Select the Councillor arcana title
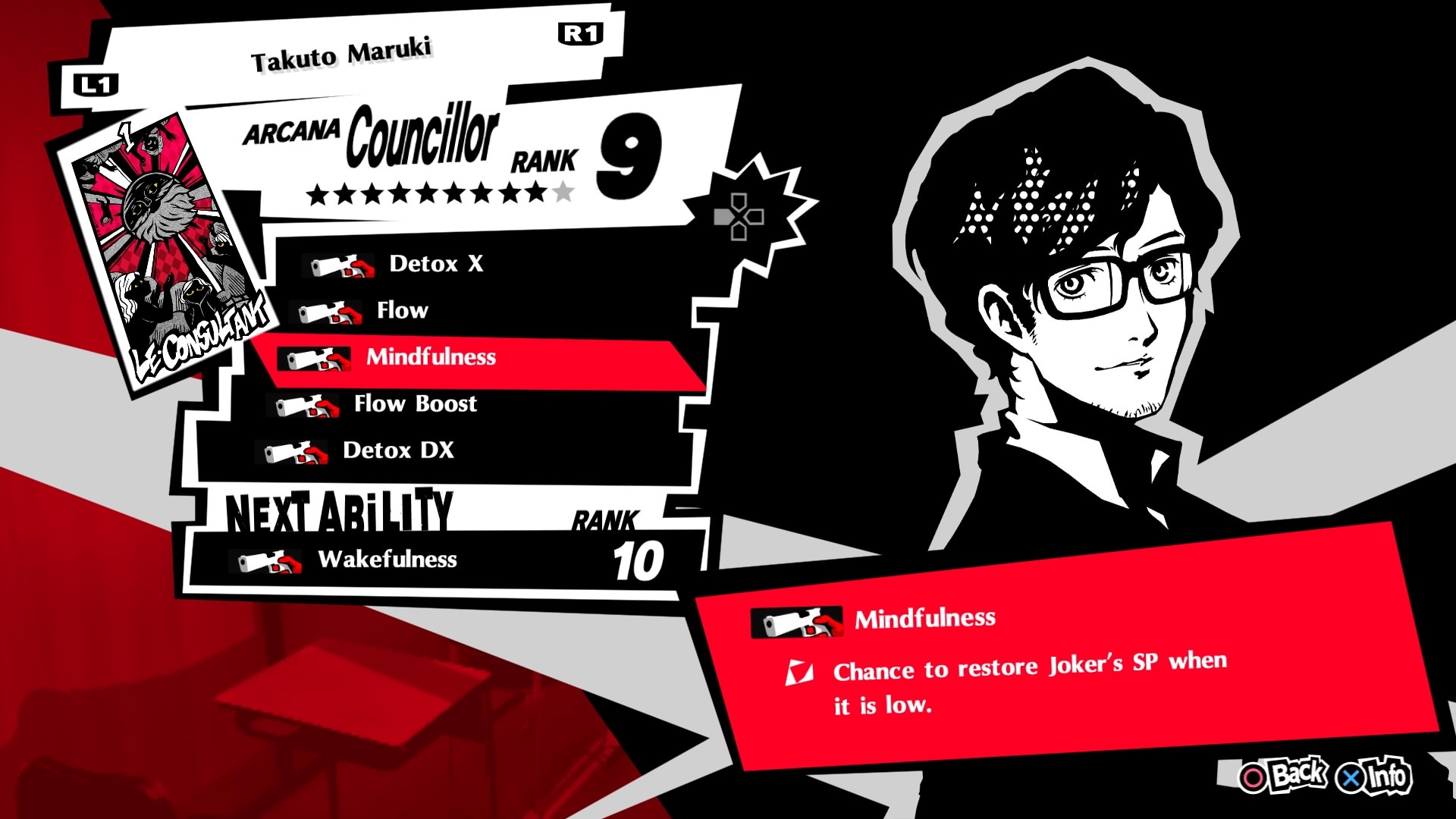Image resolution: width=1456 pixels, height=819 pixels. [x=422, y=139]
